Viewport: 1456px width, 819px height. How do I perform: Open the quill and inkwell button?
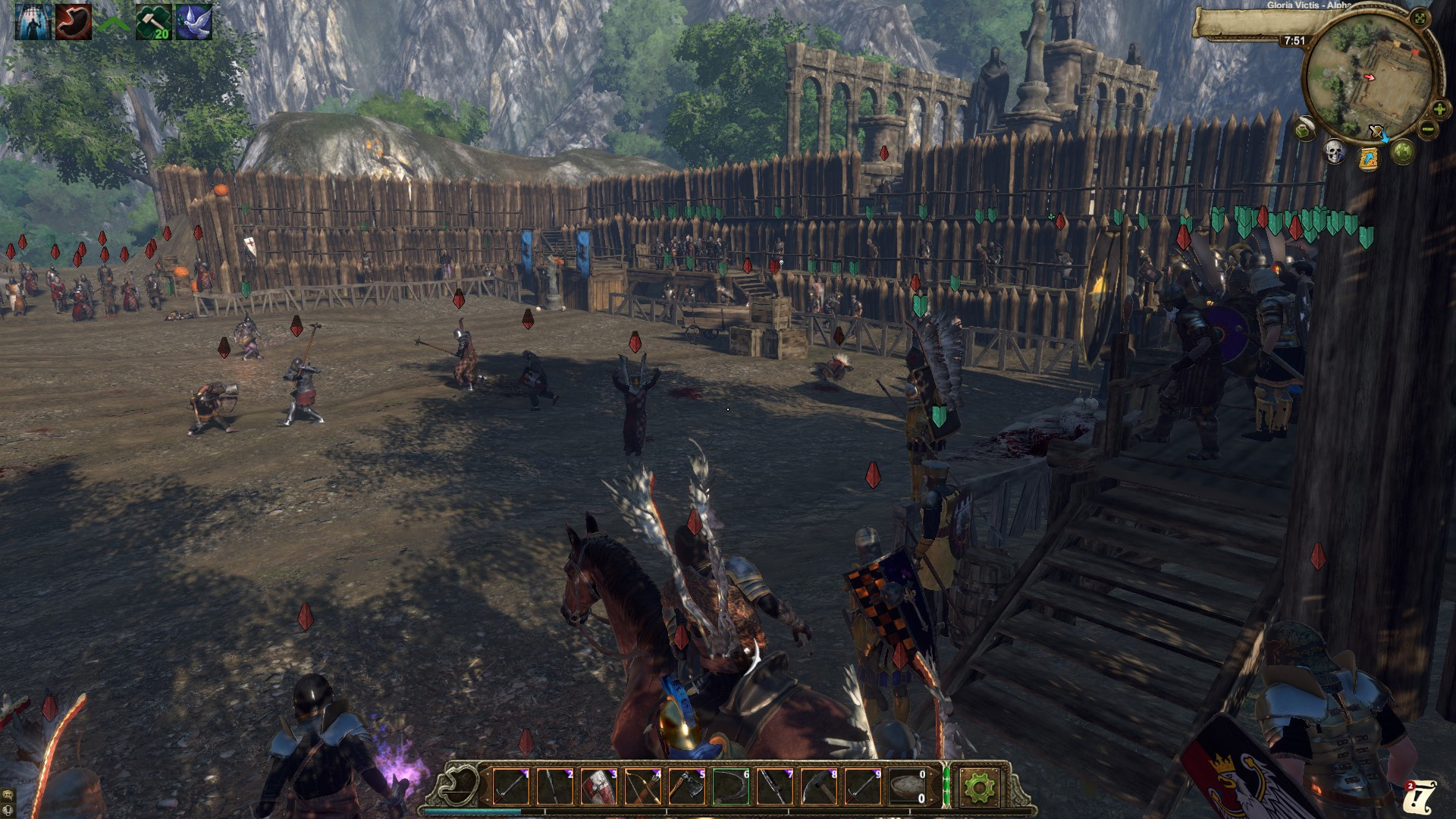pos(1305,130)
